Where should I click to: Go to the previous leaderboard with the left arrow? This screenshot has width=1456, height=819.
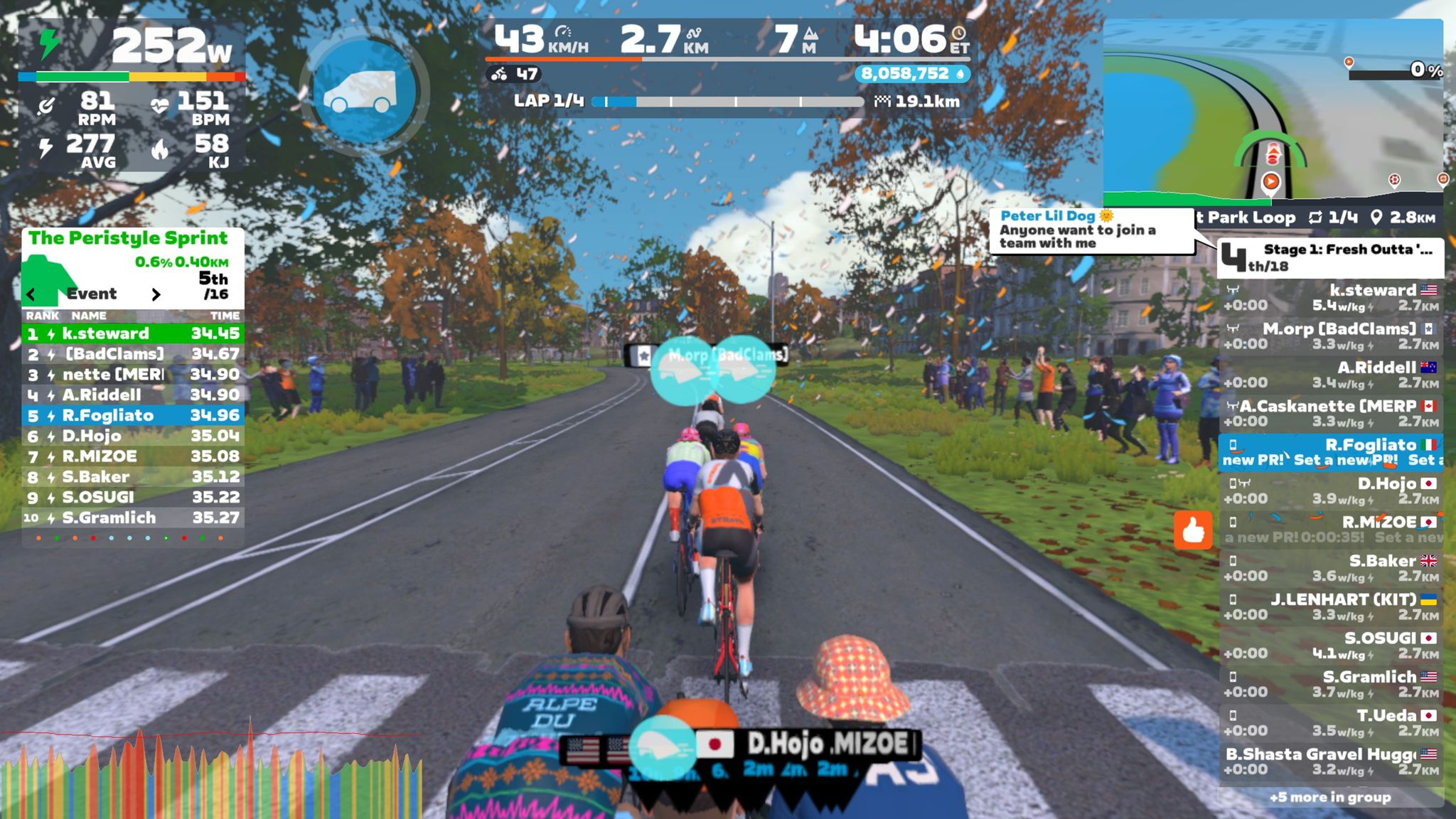click(31, 294)
